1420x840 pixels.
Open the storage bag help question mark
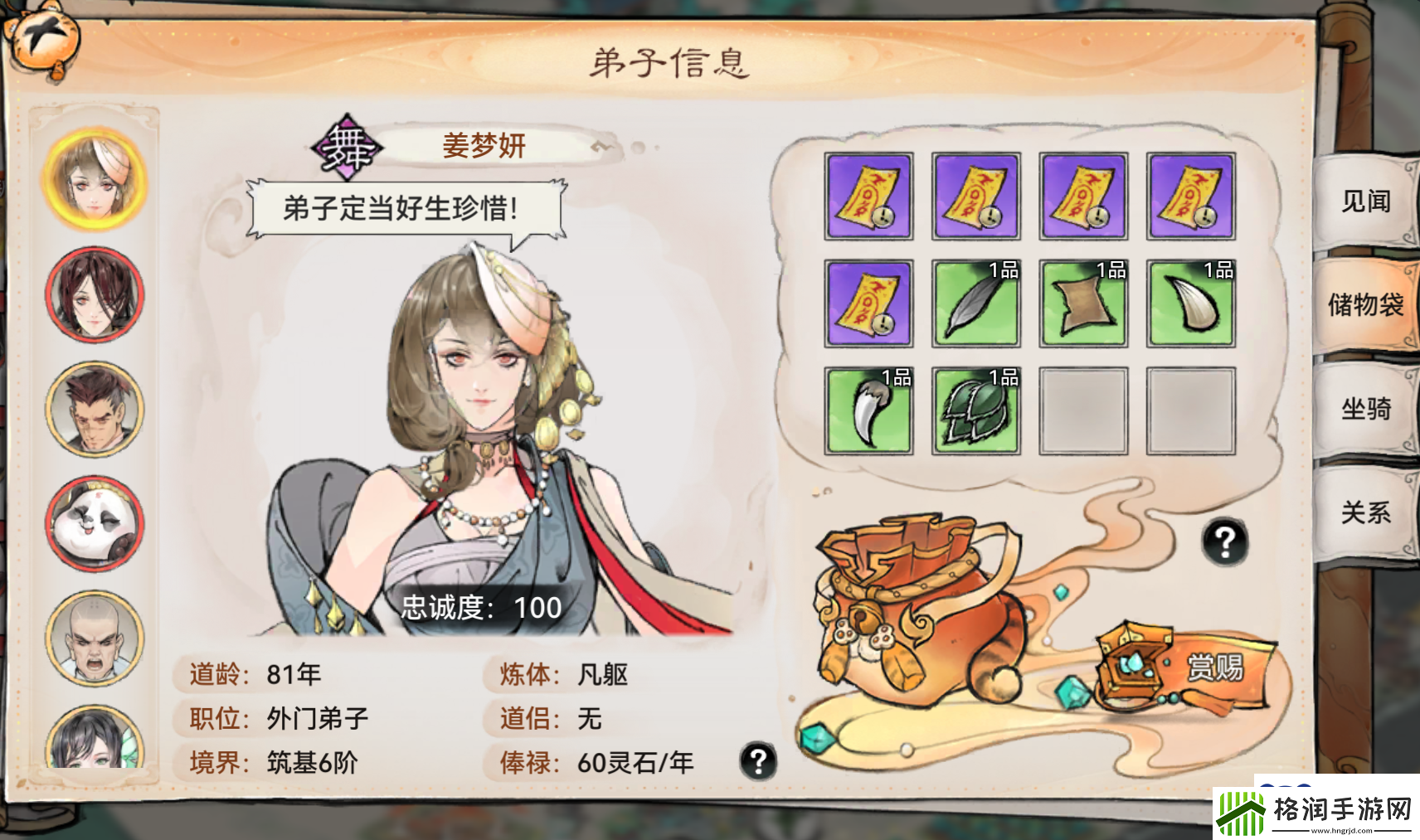[x=1225, y=542]
